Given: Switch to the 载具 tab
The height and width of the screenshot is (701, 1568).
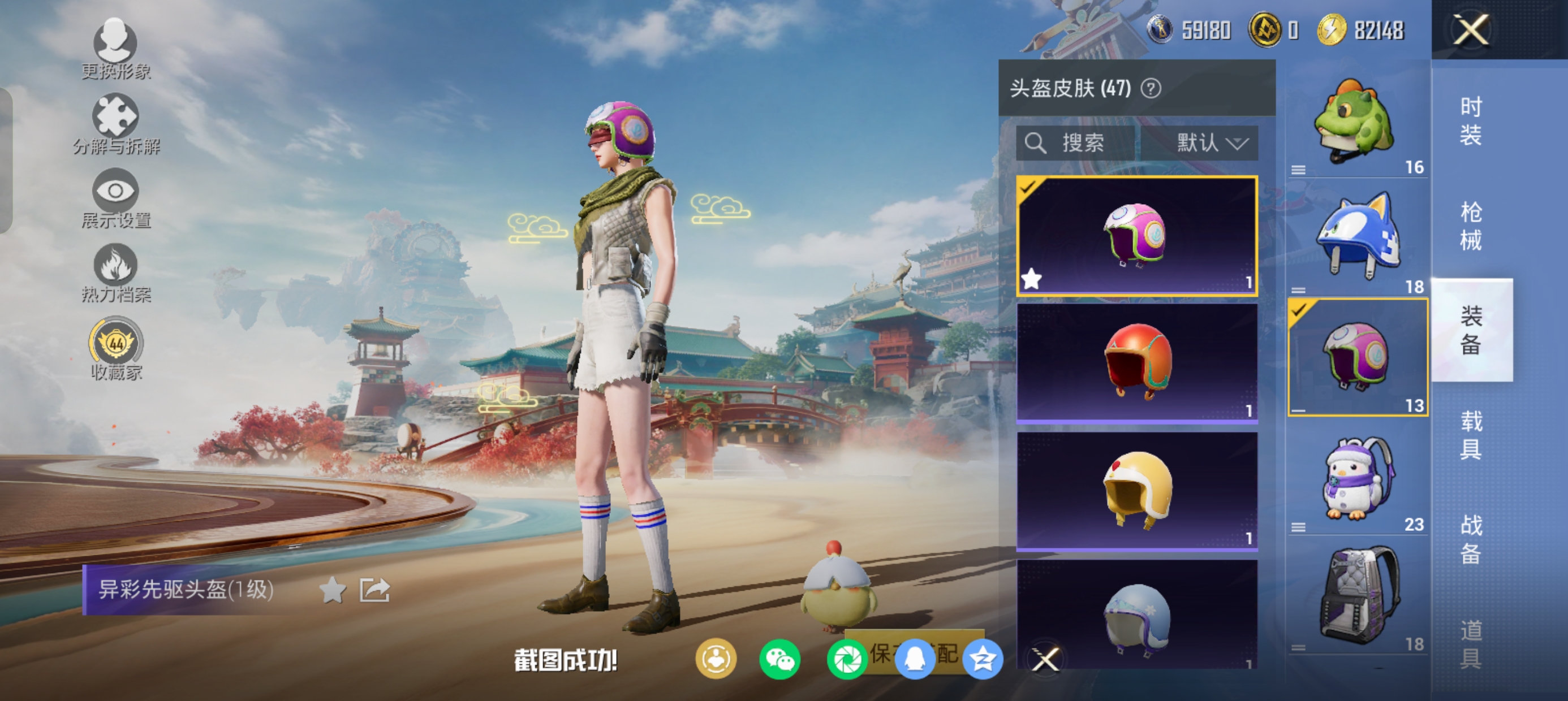Looking at the screenshot, I should click(1470, 435).
